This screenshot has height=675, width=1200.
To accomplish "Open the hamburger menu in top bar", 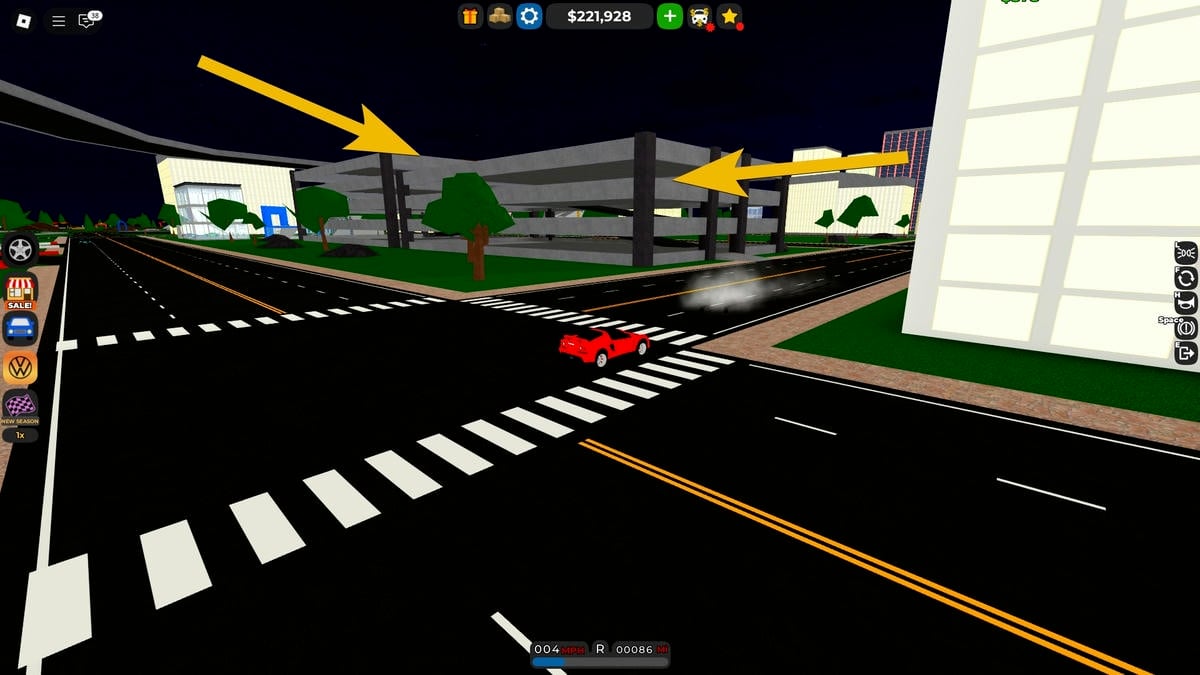I will coord(59,20).
